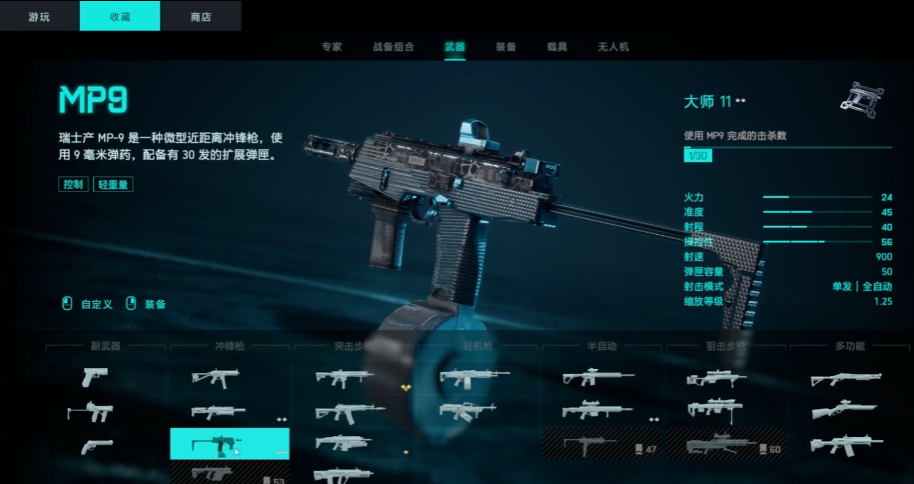Select the locked level 53 submachine gun

coord(229,474)
